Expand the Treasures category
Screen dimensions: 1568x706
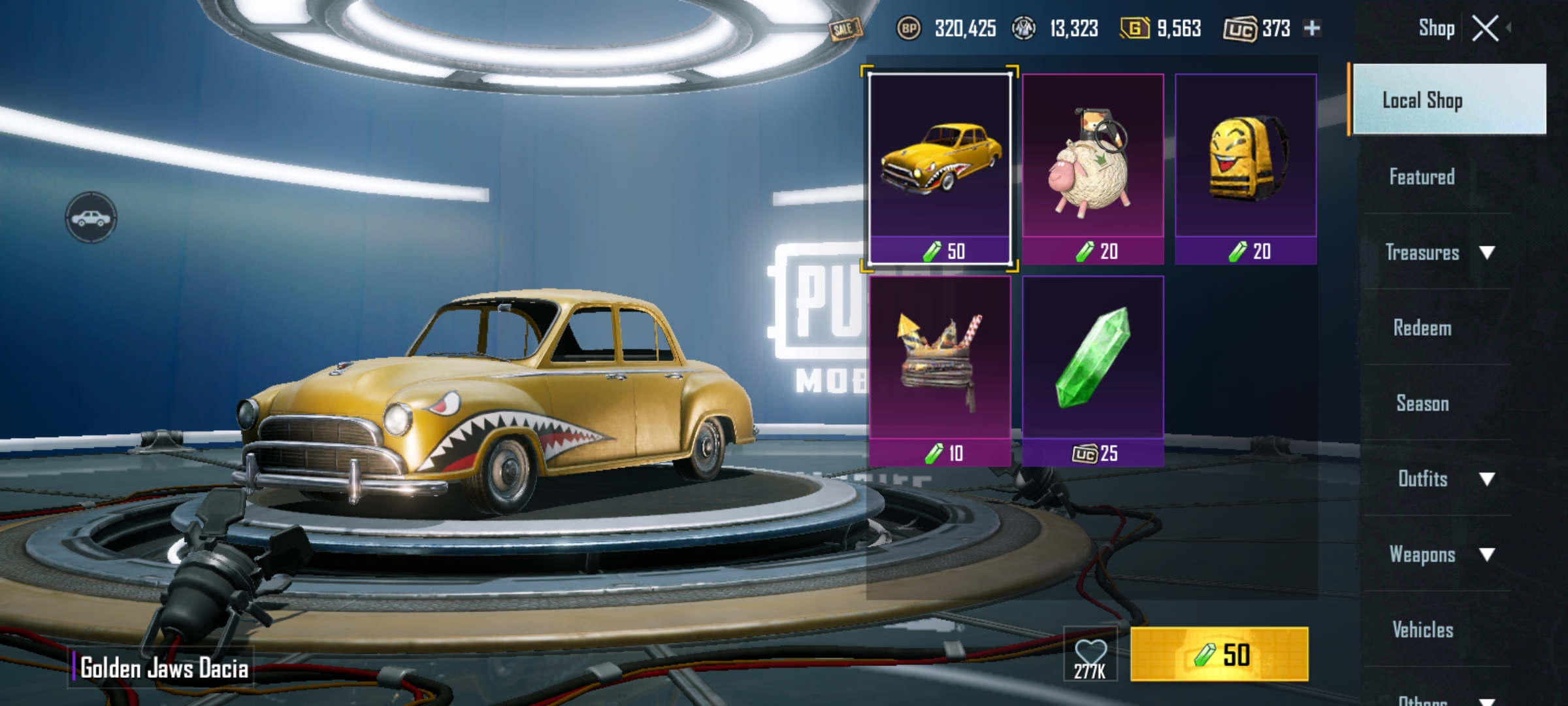coord(1437,252)
